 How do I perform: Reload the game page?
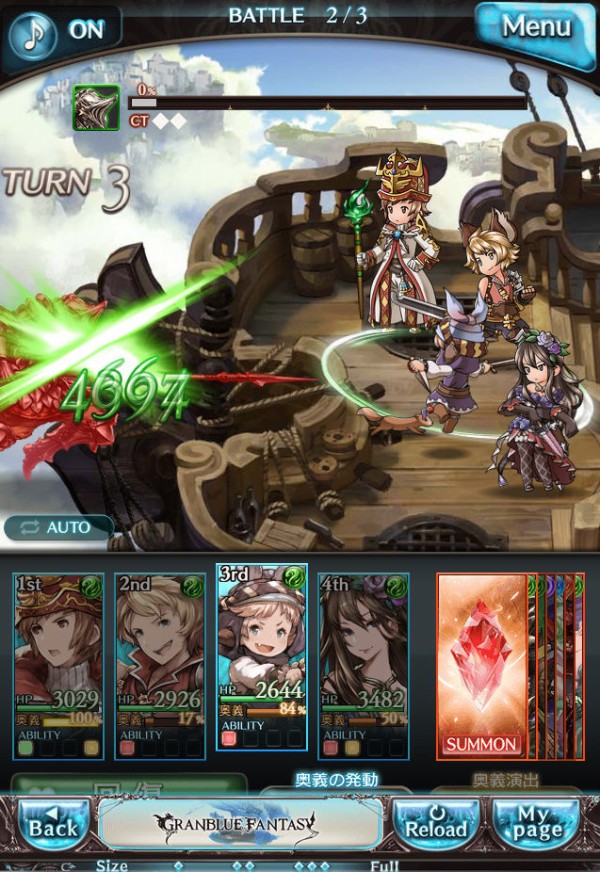pyautogui.click(x=436, y=822)
